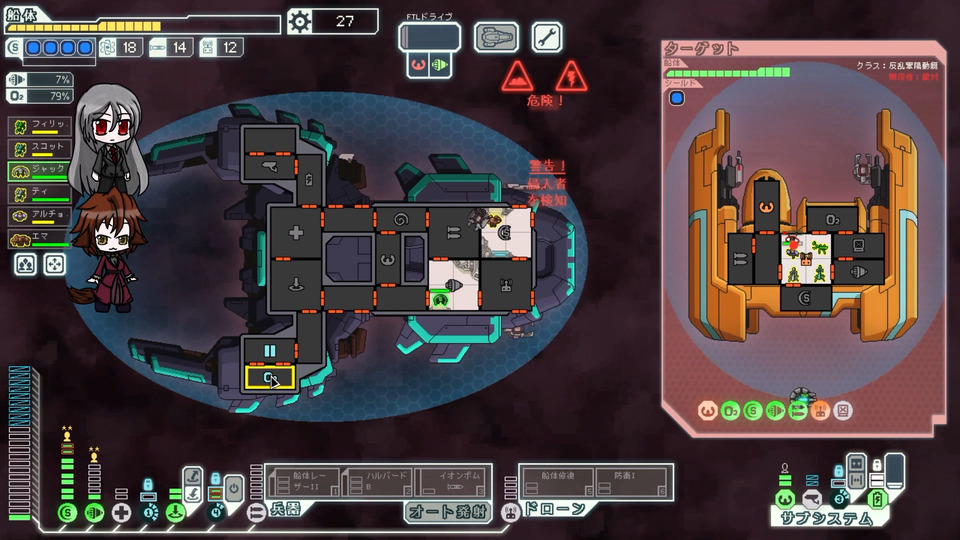Click the engines system power icon
Image resolution: width=960 pixels, height=540 pixels.
(94, 513)
